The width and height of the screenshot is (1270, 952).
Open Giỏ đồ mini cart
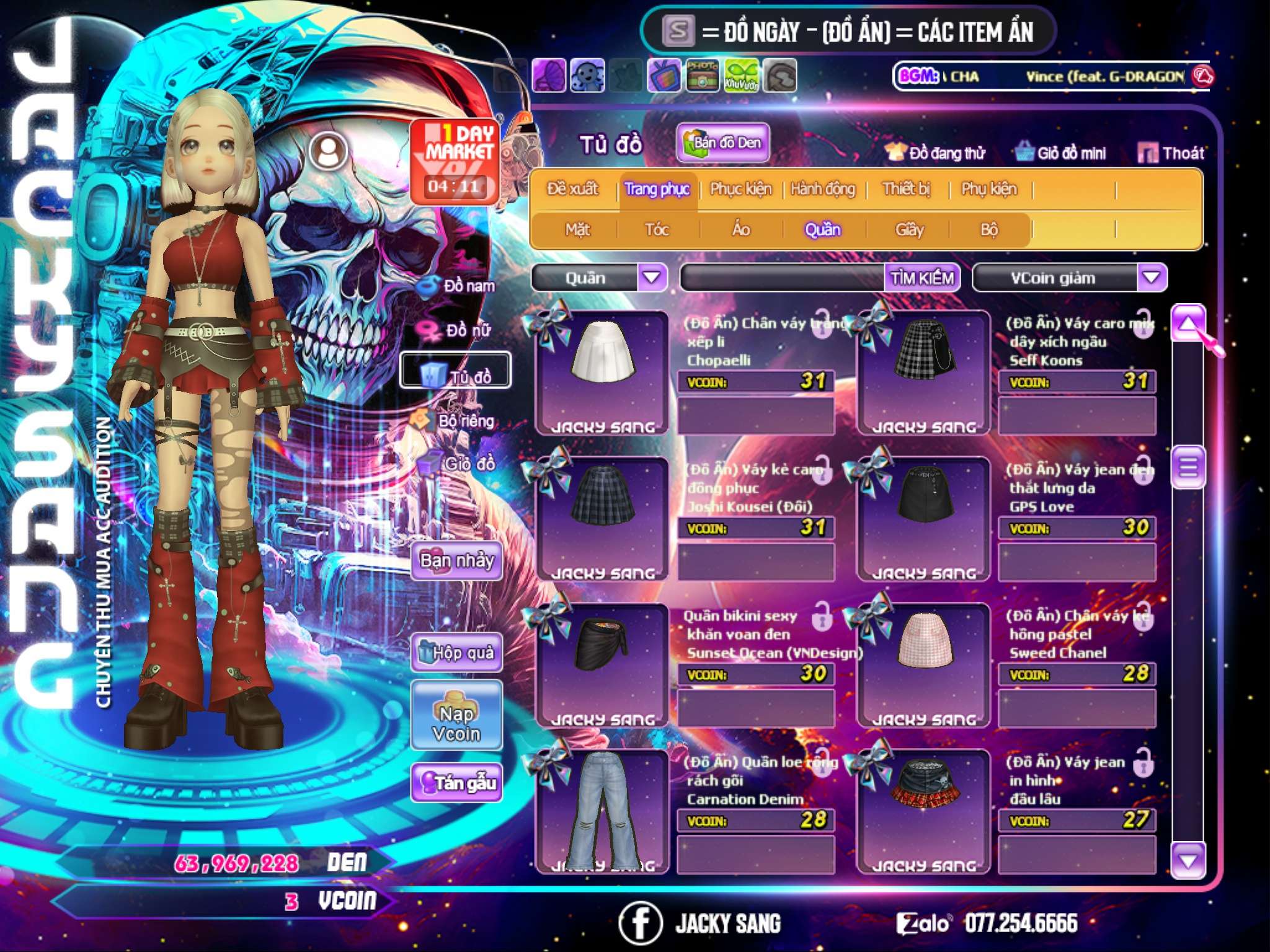(x=1061, y=153)
